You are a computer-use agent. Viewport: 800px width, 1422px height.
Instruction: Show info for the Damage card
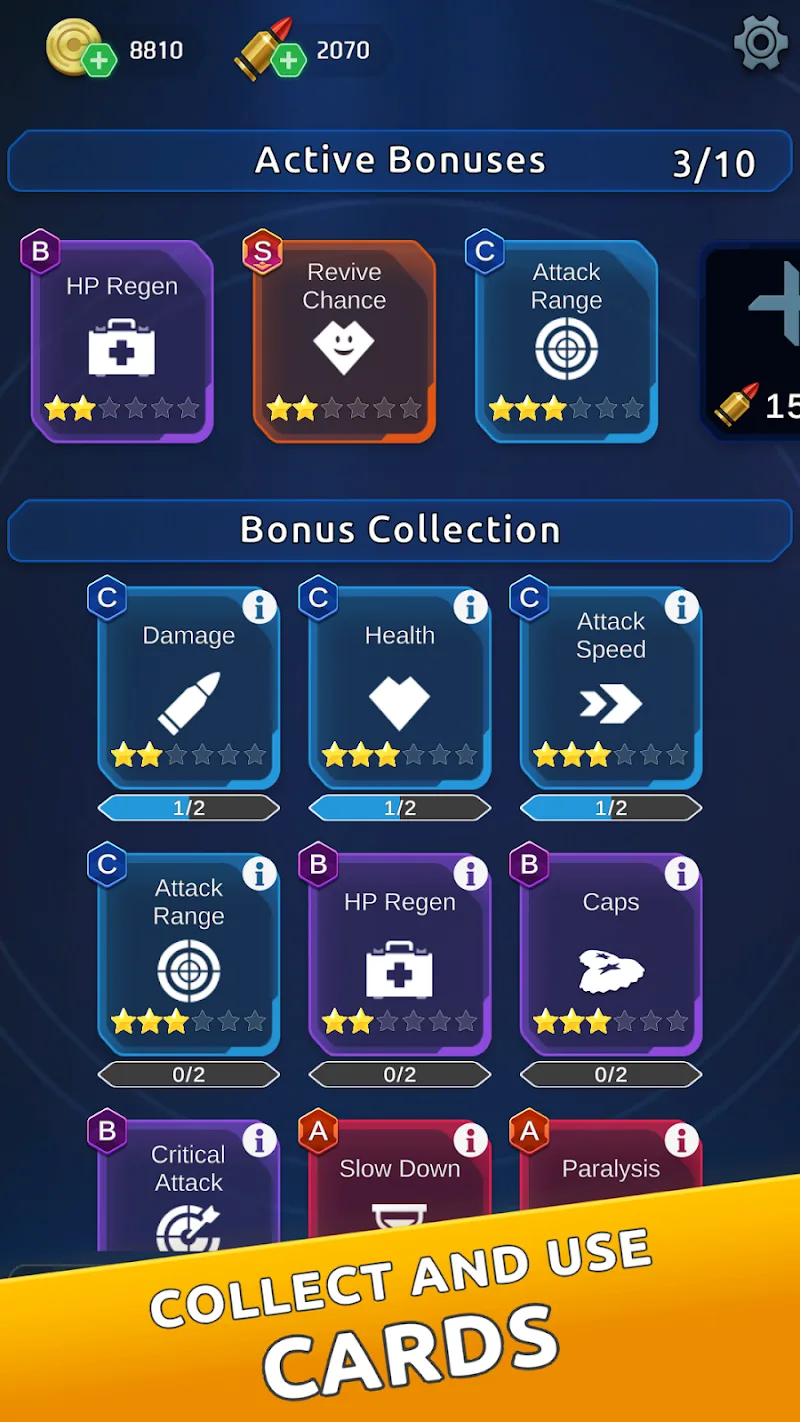tap(259, 606)
